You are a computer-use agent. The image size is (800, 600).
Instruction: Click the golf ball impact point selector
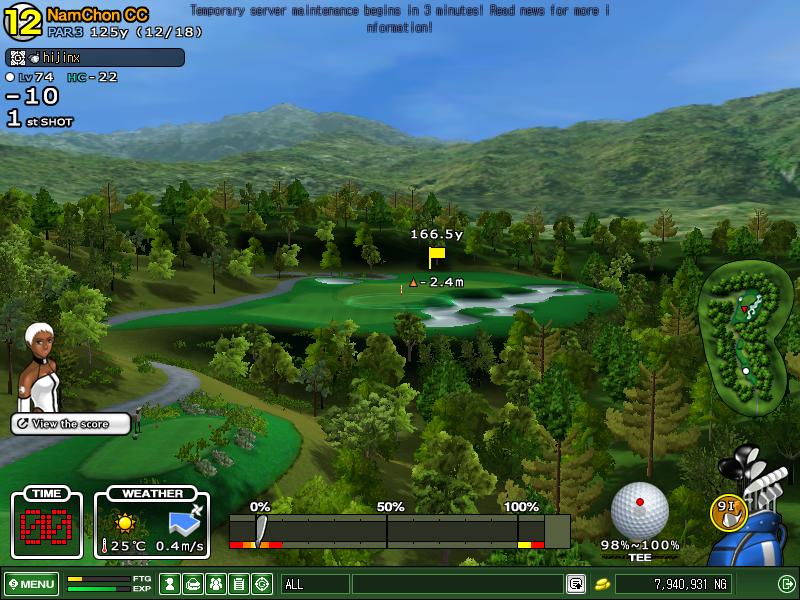point(639,510)
